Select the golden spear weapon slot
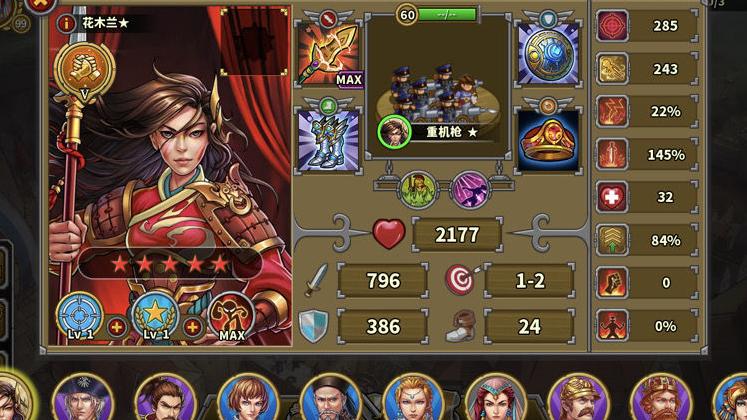 (329, 55)
